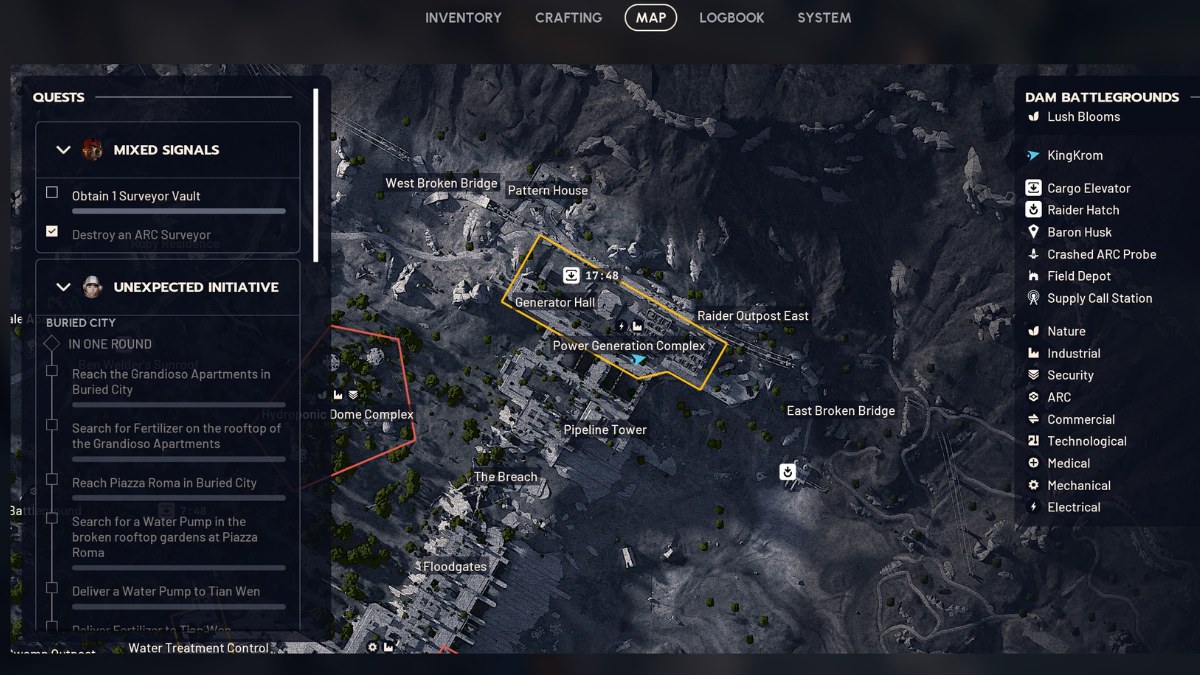This screenshot has width=1200, height=675.
Task: Select Supply Call Station in the legend
Action: [x=1099, y=298]
